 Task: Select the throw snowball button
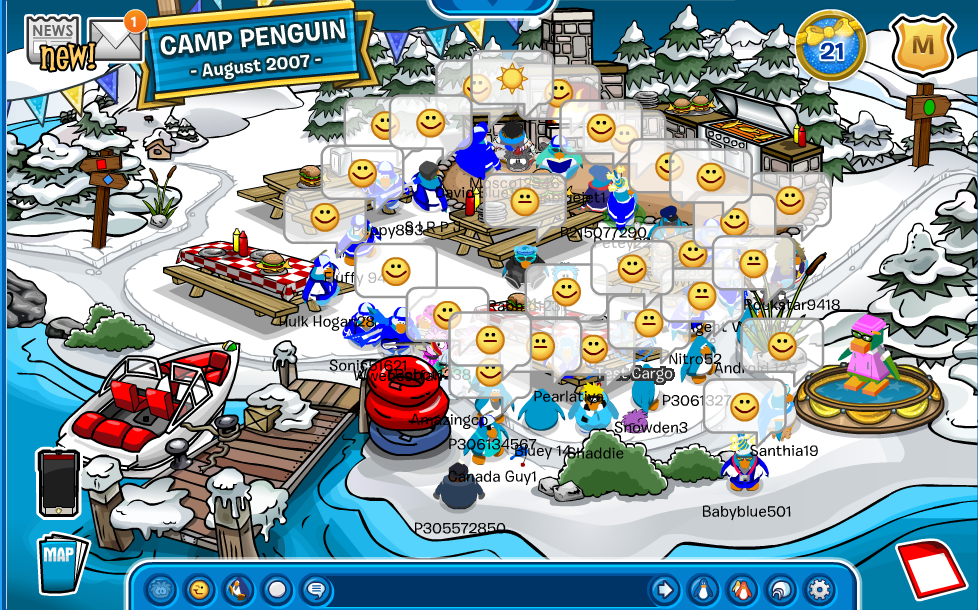coord(278,588)
